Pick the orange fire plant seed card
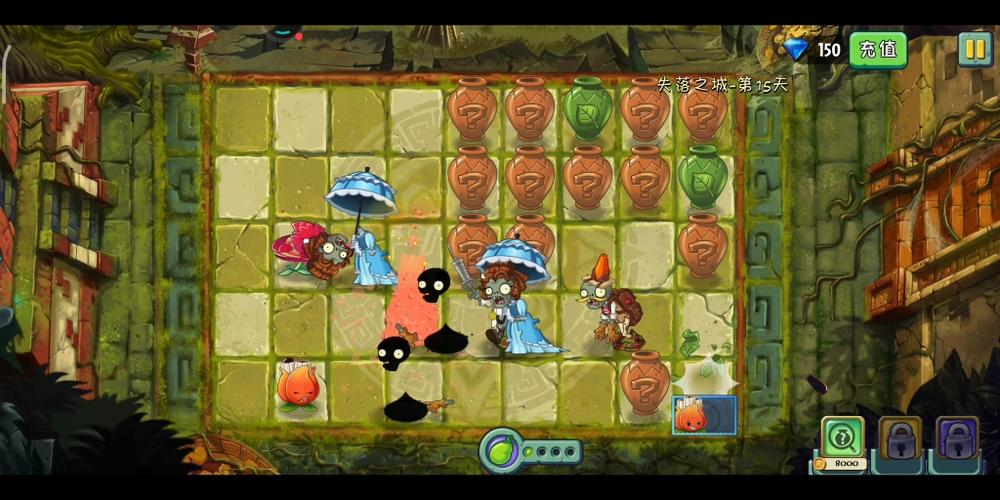The width and height of the screenshot is (1000, 500). (x=704, y=415)
